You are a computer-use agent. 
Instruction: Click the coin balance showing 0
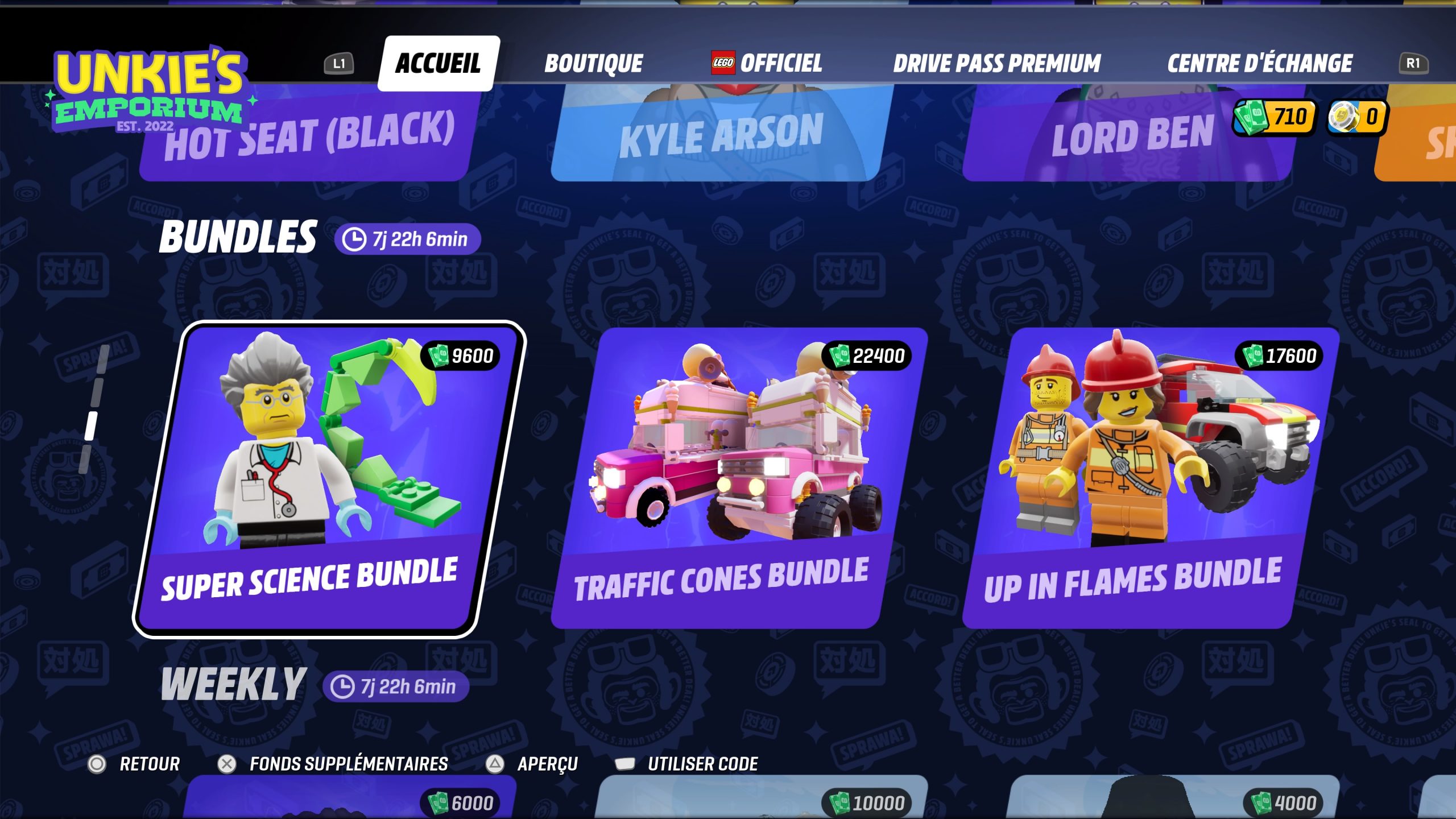pyautogui.click(x=1357, y=117)
